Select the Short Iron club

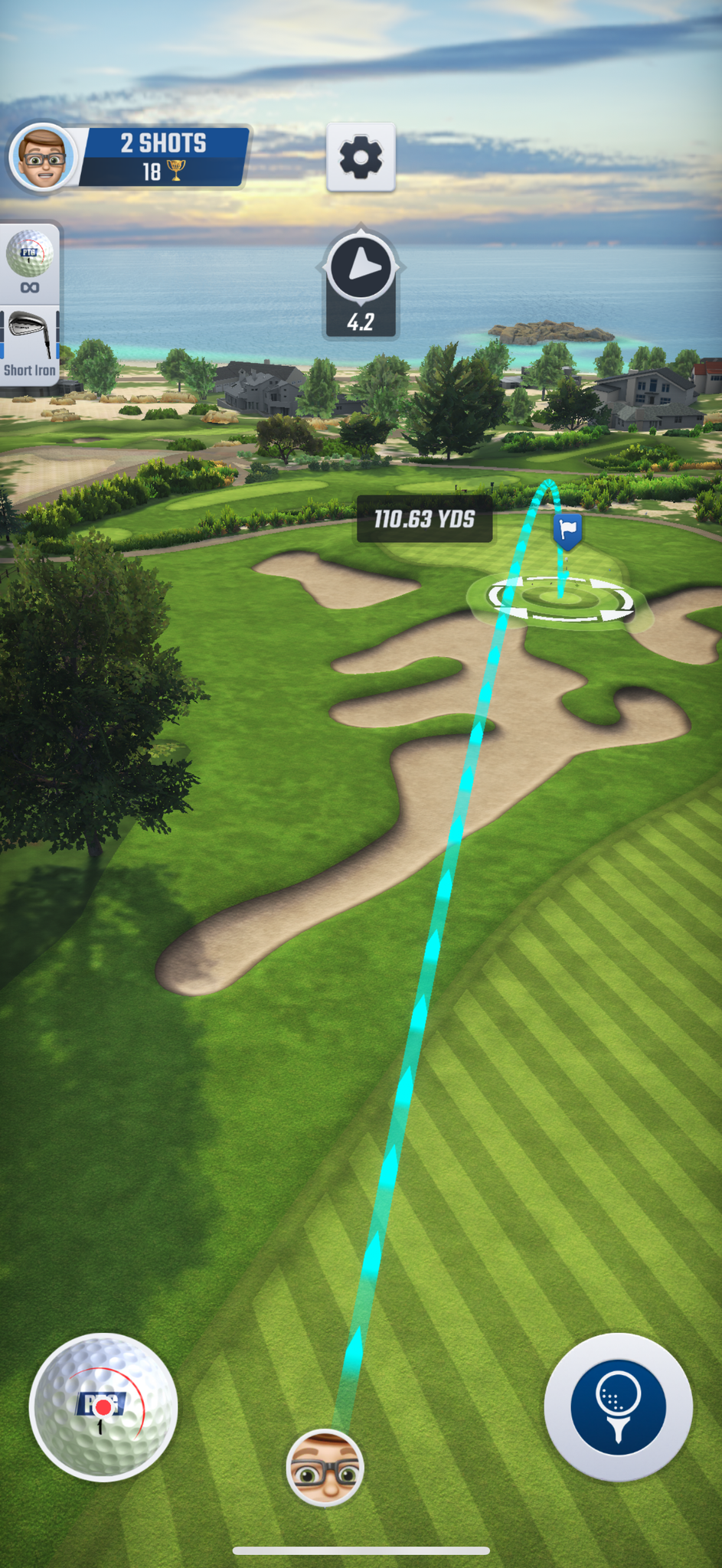(x=30, y=346)
